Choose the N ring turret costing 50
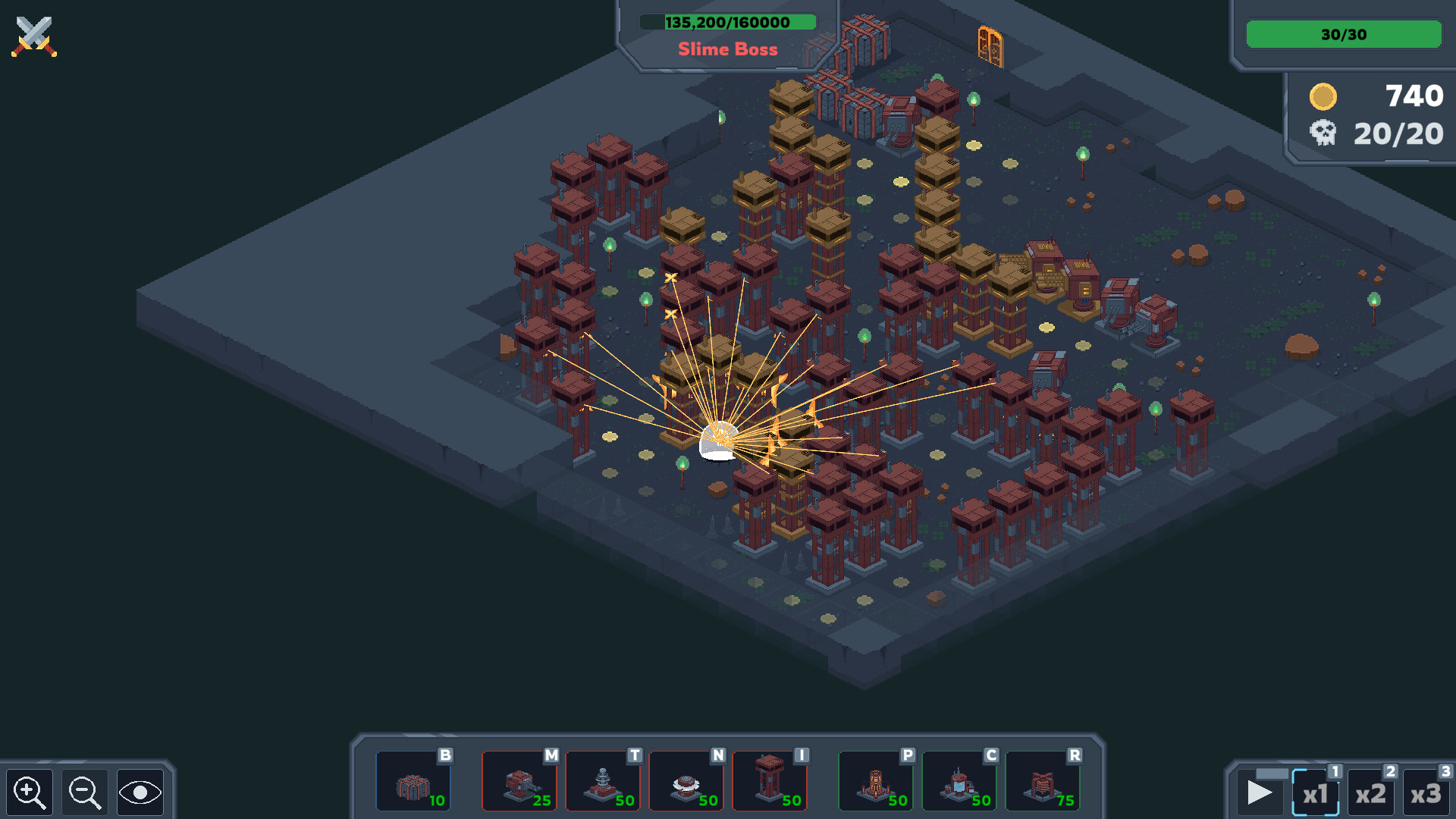Viewport: 1456px width, 819px height. 687,781
